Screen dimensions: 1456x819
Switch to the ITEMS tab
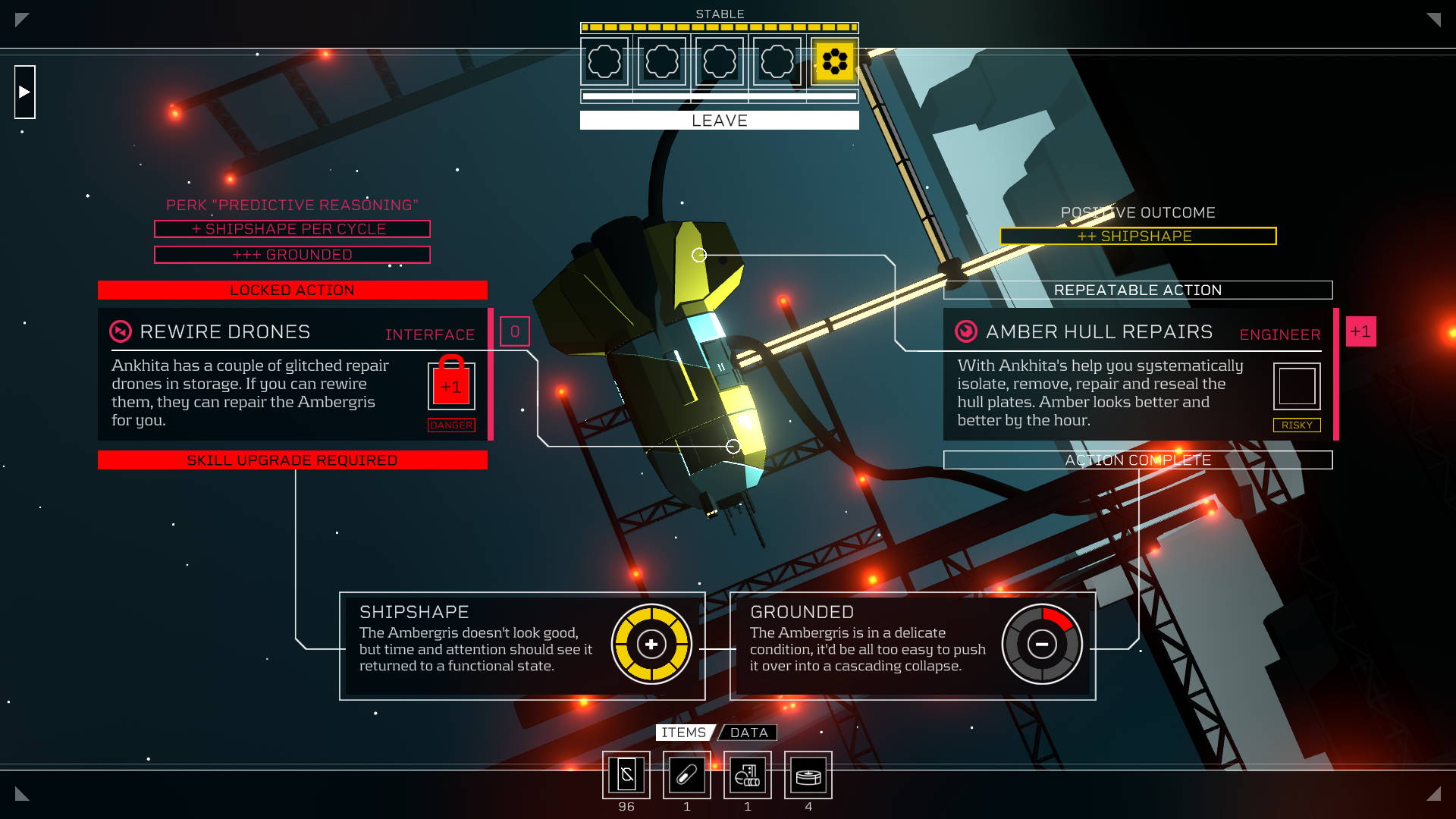683,733
